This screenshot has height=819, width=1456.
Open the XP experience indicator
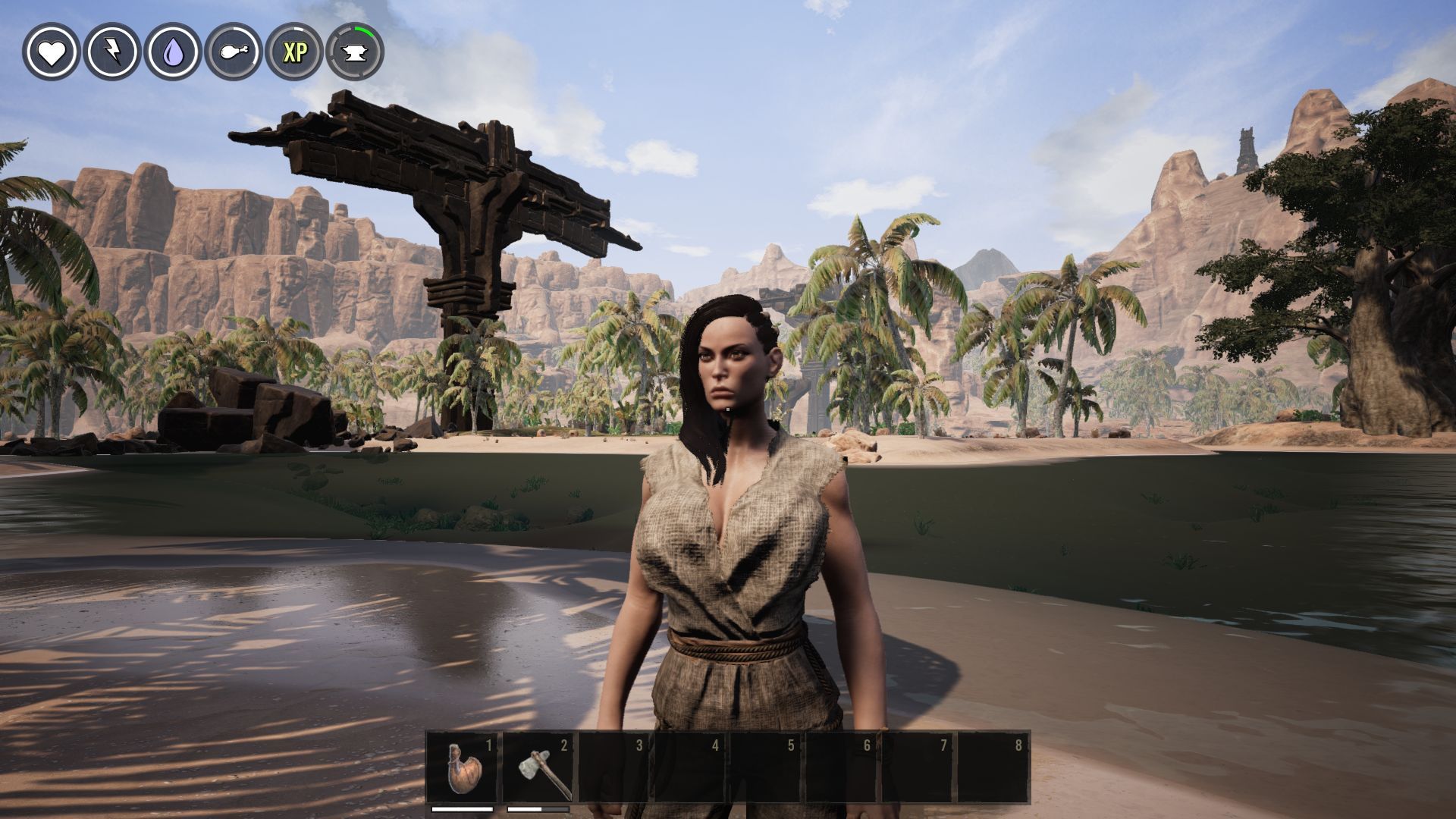click(294, 52)
